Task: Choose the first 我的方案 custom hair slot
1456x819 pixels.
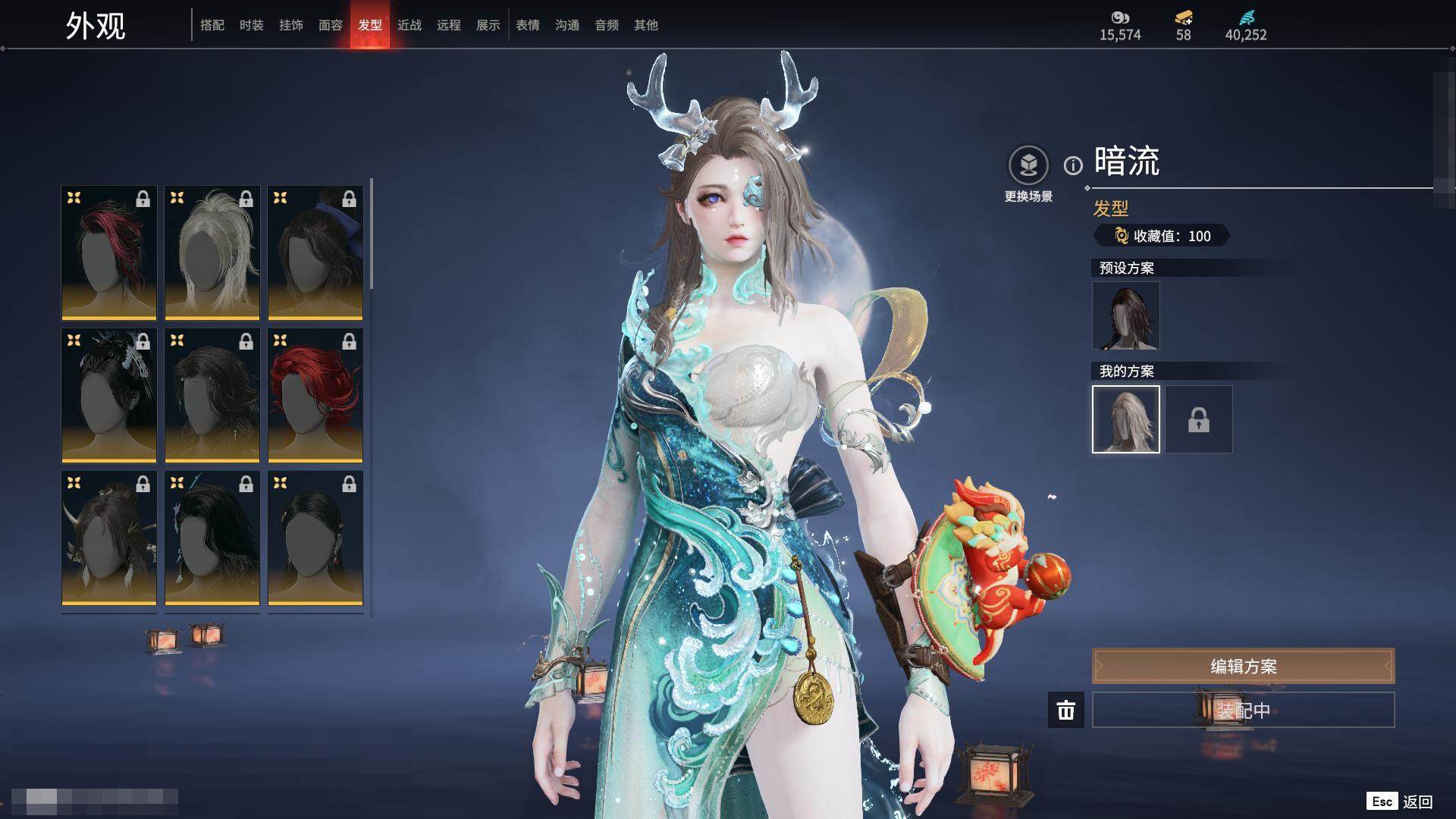Action: click(1126, 419)
